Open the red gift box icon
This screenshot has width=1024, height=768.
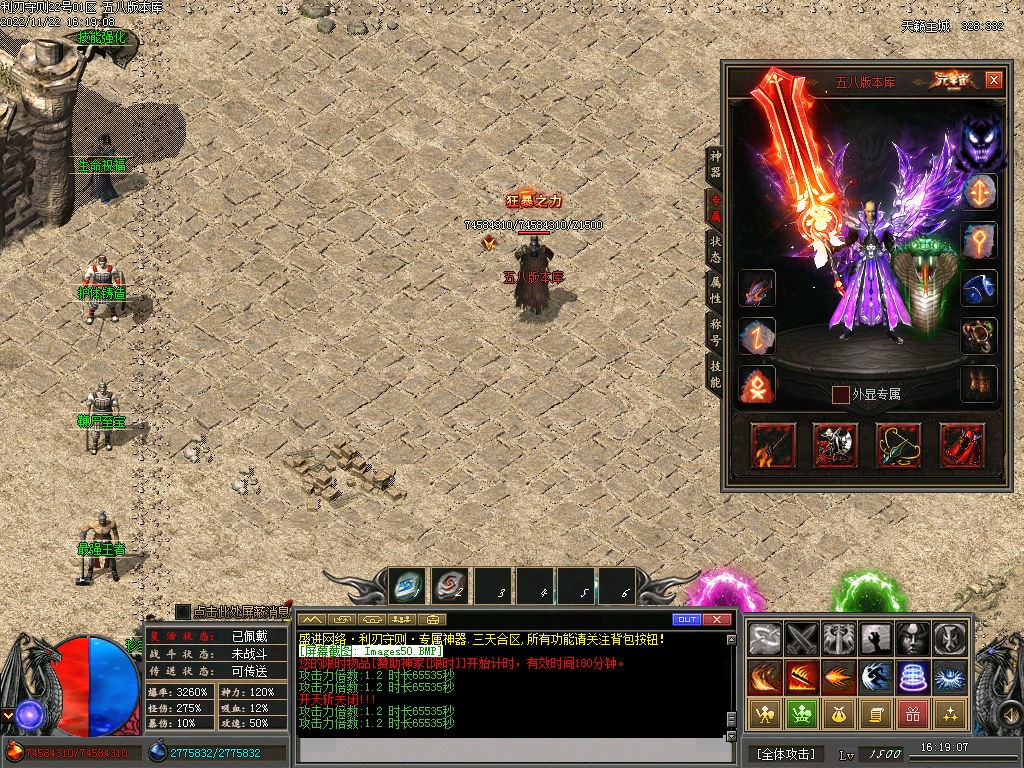(x=911, y=713)
